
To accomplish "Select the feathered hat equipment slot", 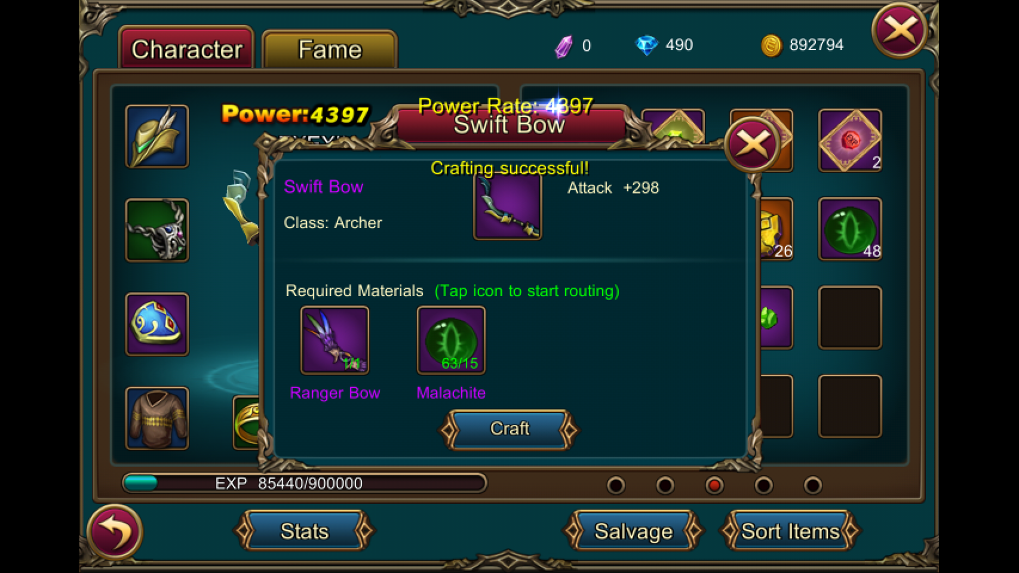I will coord(157,136).
